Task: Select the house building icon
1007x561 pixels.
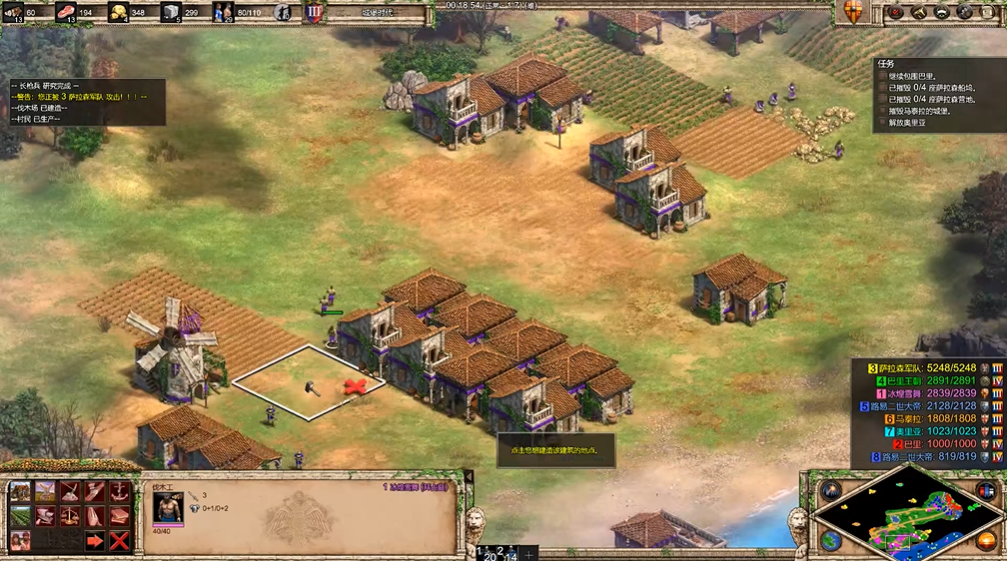Action: click(20, 492)
